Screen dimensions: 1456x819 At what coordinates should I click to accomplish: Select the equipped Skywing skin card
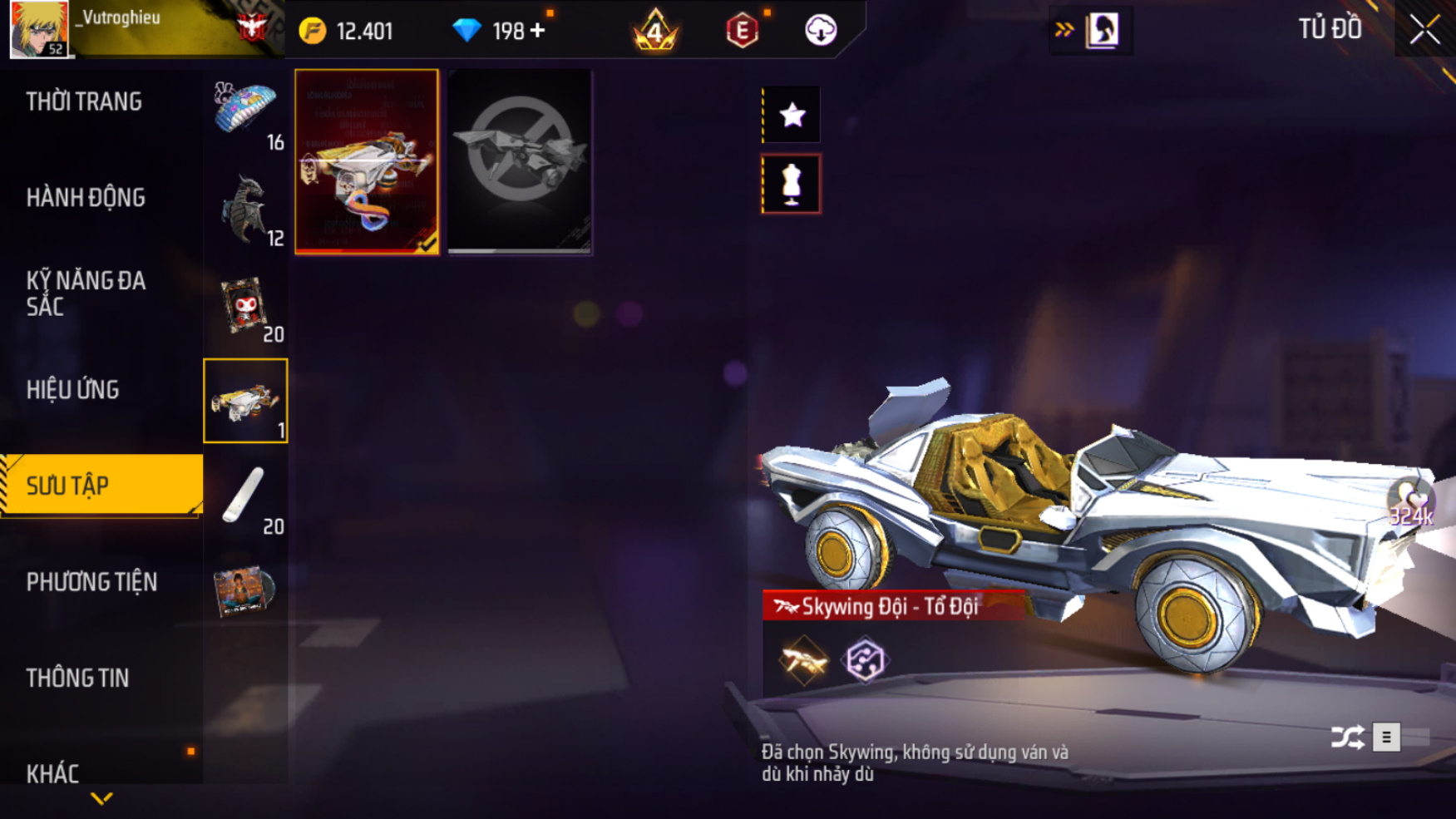click(367, 161)
